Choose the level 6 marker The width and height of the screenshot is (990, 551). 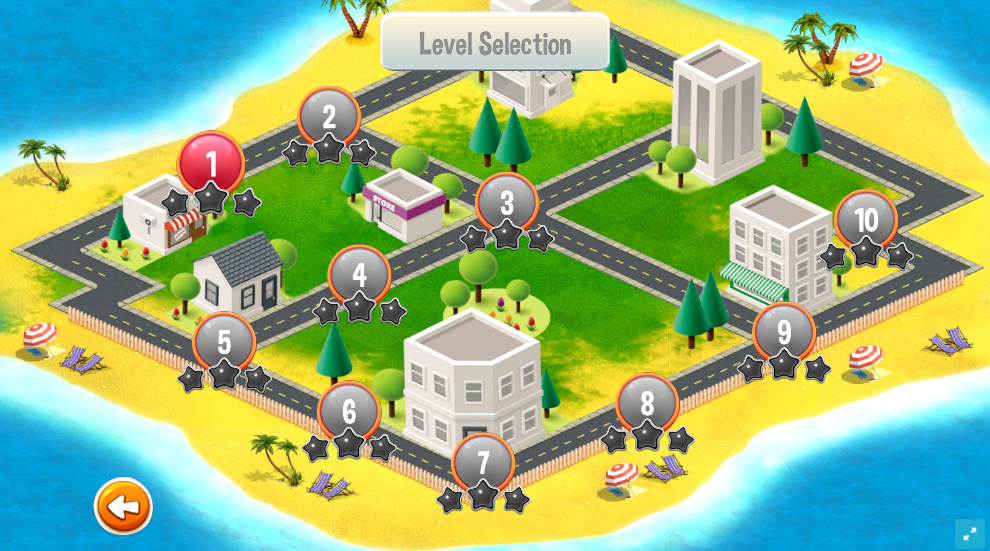pos(349,410)
